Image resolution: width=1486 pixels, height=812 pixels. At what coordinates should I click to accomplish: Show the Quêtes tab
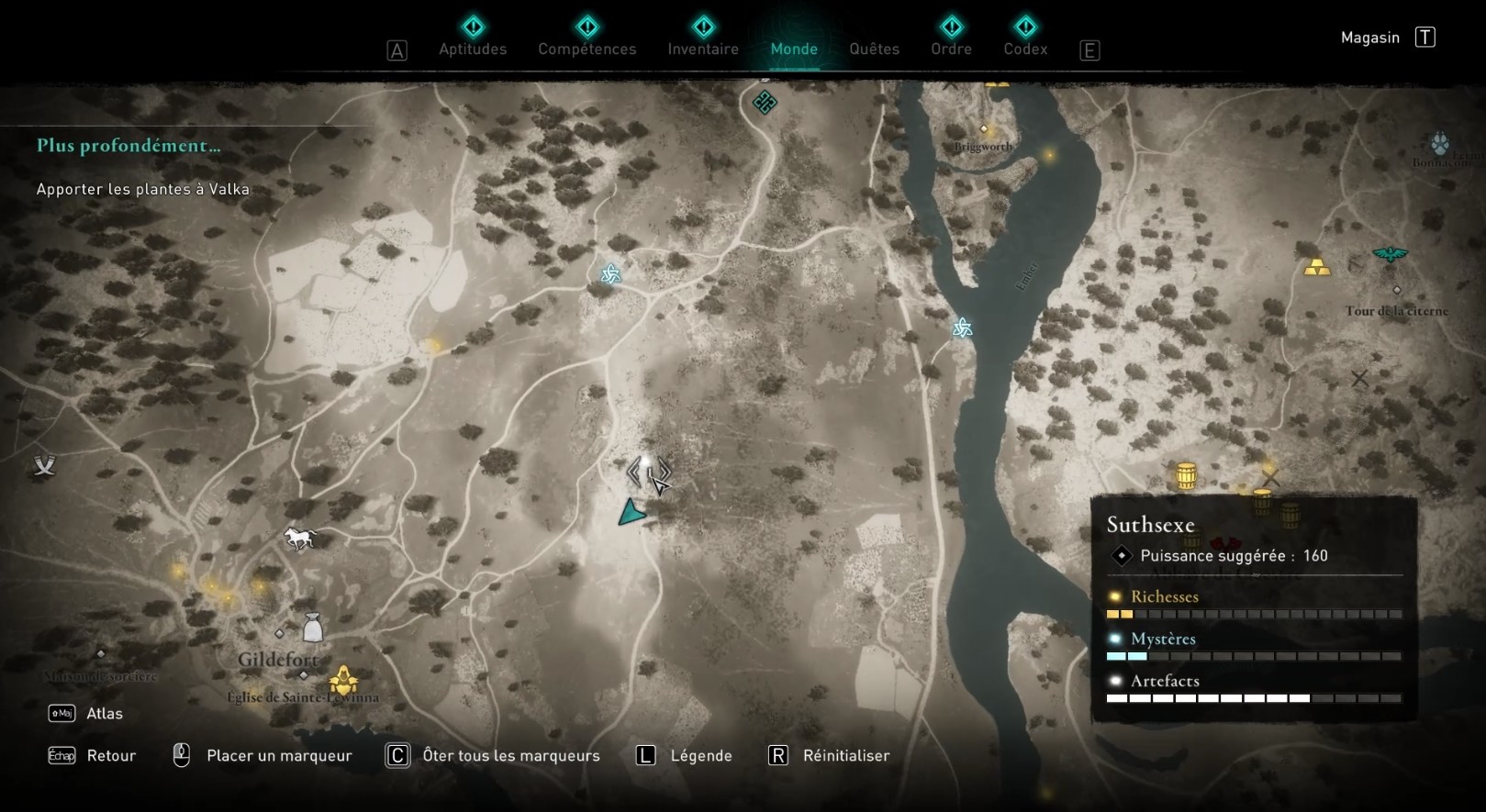[874, 49]
